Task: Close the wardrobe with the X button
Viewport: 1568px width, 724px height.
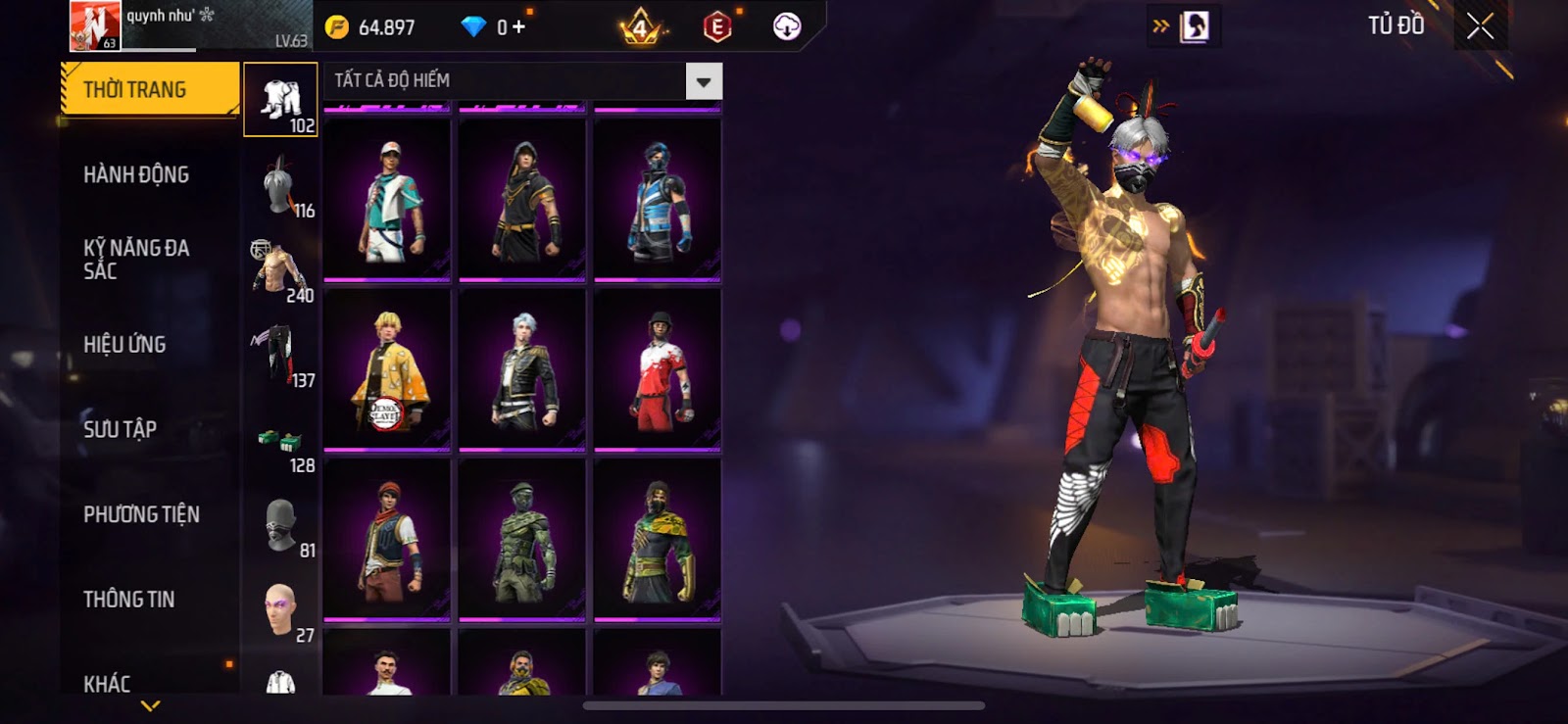Action: coord(1480,26)
